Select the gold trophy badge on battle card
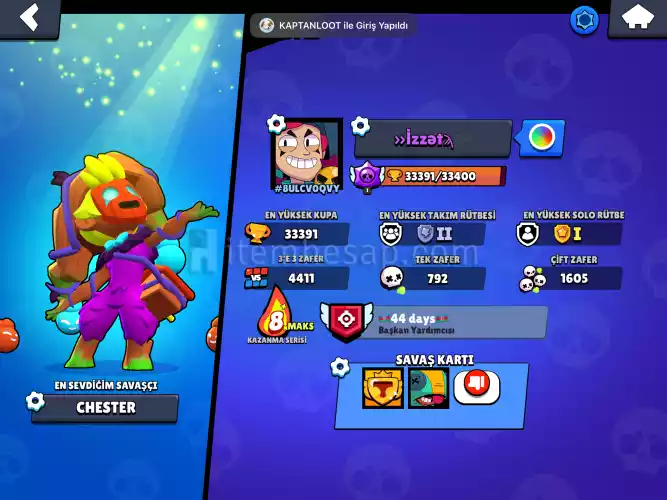667x500 pixels. click(x=380, y=386)
